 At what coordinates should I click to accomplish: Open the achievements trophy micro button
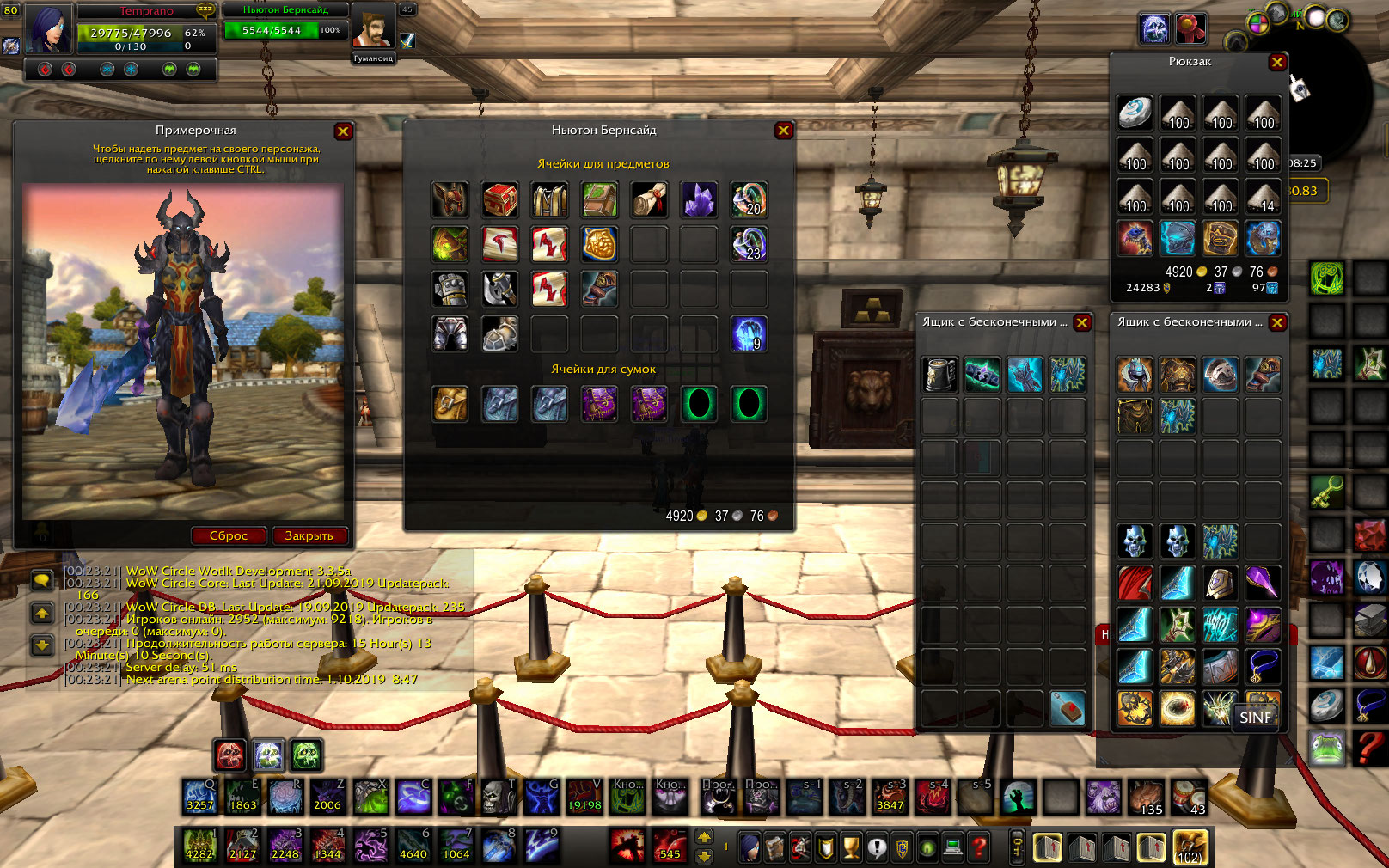pos(851,848)
